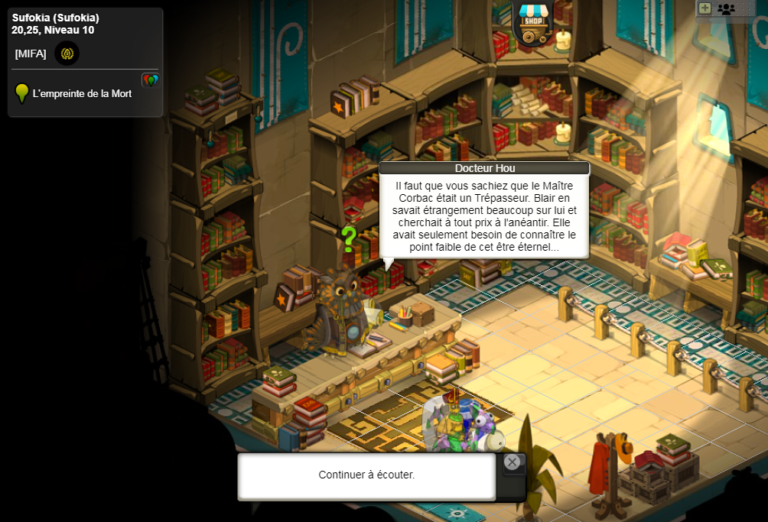The width and height of the screenshot is (768, 522).
Task: Click the green plus button beside the party icon
Action: (705, 8)
